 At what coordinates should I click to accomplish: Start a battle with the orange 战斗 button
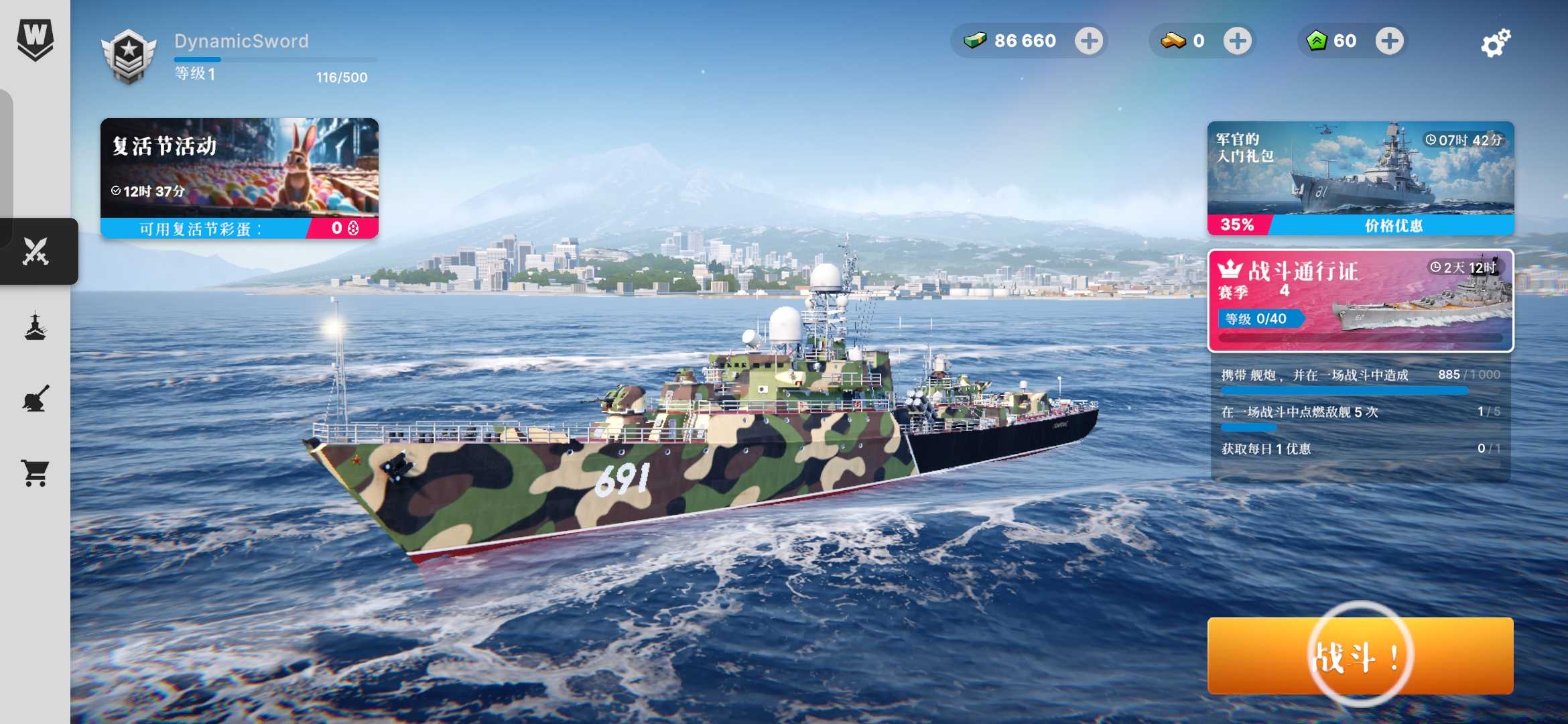click(x=1360, y=656)
